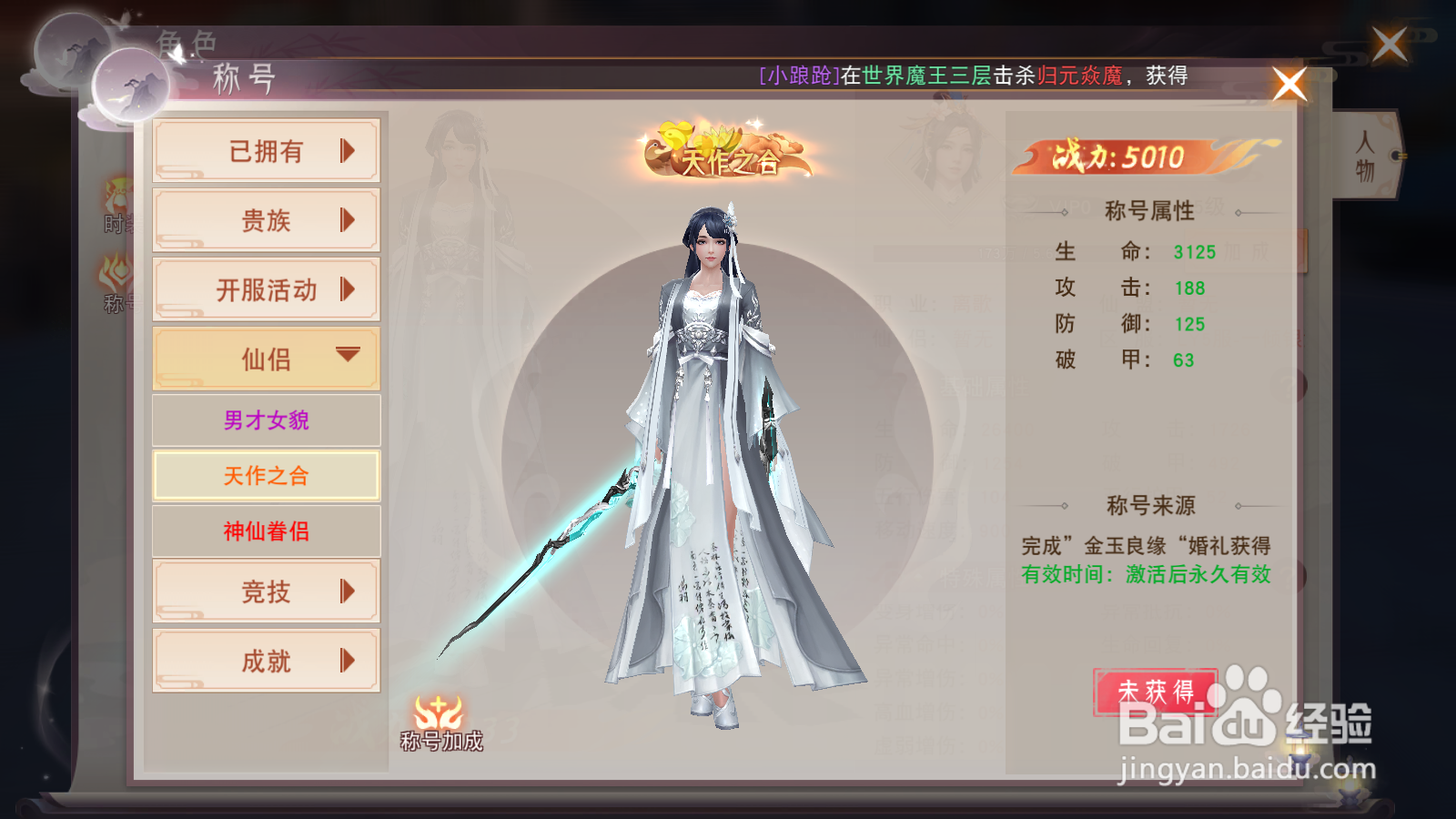The image size is (1456, 819).
Task: Expand the 成就 category
Action: [x=266, y=661]
